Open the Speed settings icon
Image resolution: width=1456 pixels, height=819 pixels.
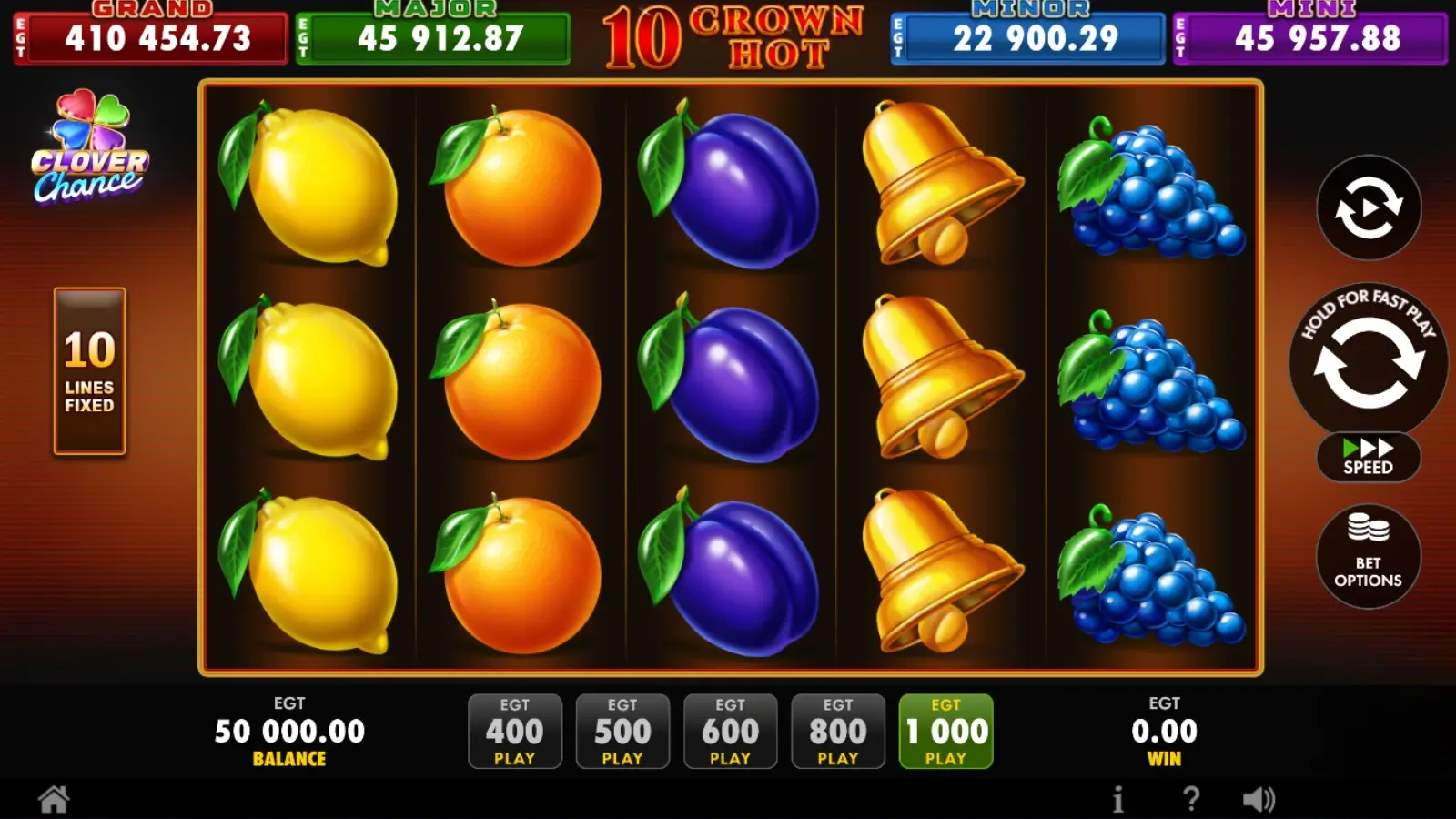(x=1368, y=457)
